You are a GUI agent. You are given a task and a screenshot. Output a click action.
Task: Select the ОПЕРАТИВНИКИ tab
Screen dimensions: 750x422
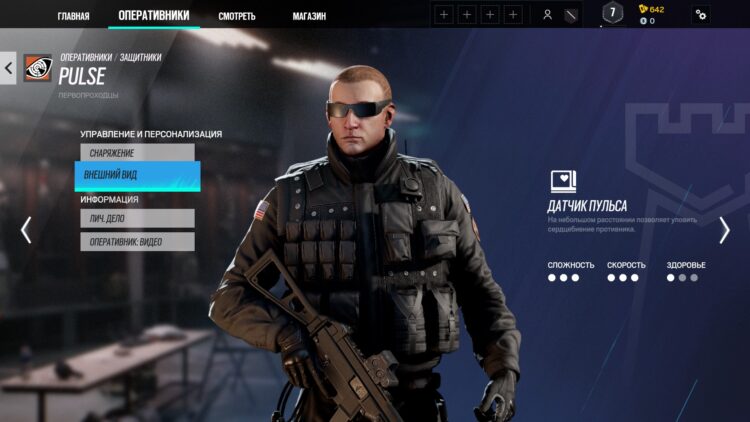[153, 15]
